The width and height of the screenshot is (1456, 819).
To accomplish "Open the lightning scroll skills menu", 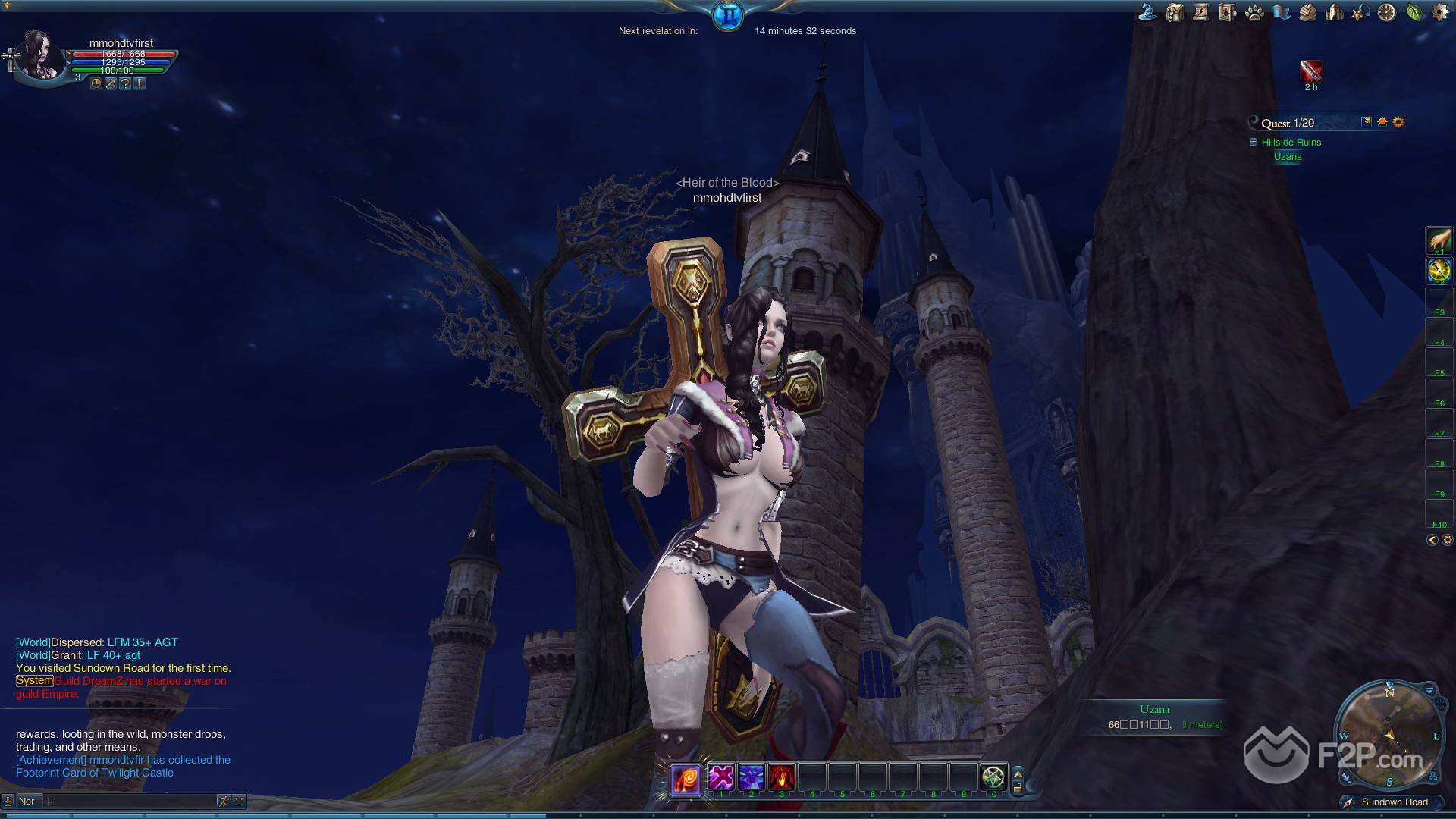I will tap(1200, 12).
